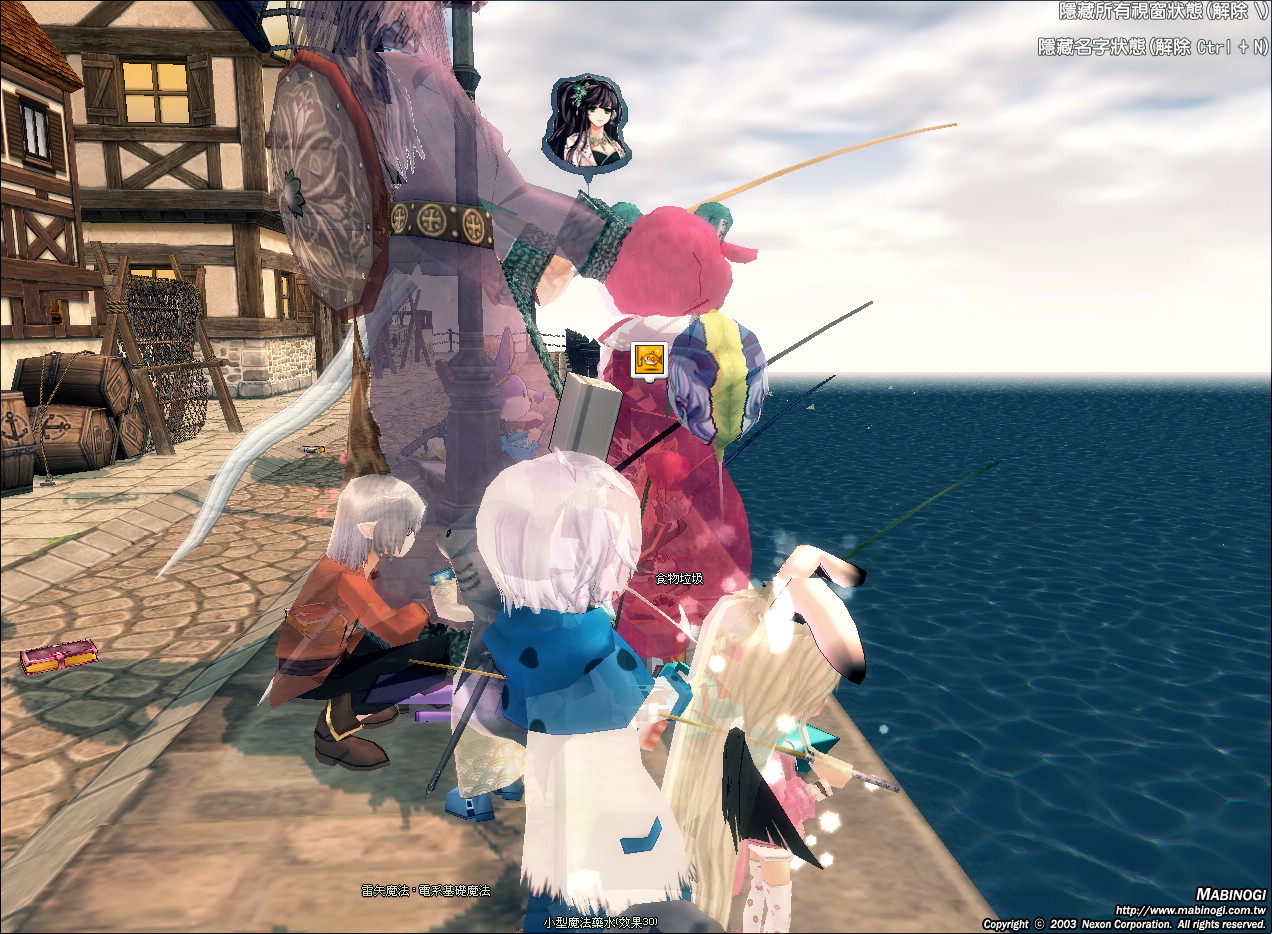Select the 小型魔法藥水(效果30) item label
The height and width of the screenshot is (934, 1272).
[x=601, y=921]
